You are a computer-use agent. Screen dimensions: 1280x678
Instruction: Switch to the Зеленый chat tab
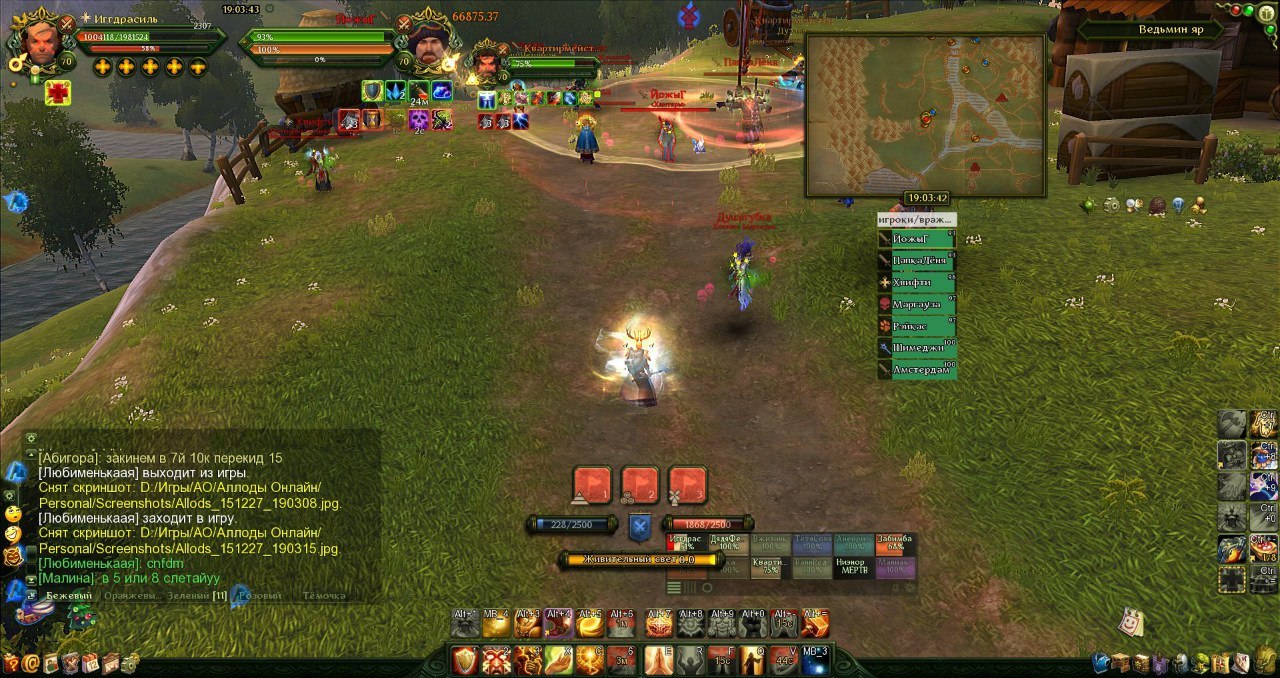(x=188, y=596)
